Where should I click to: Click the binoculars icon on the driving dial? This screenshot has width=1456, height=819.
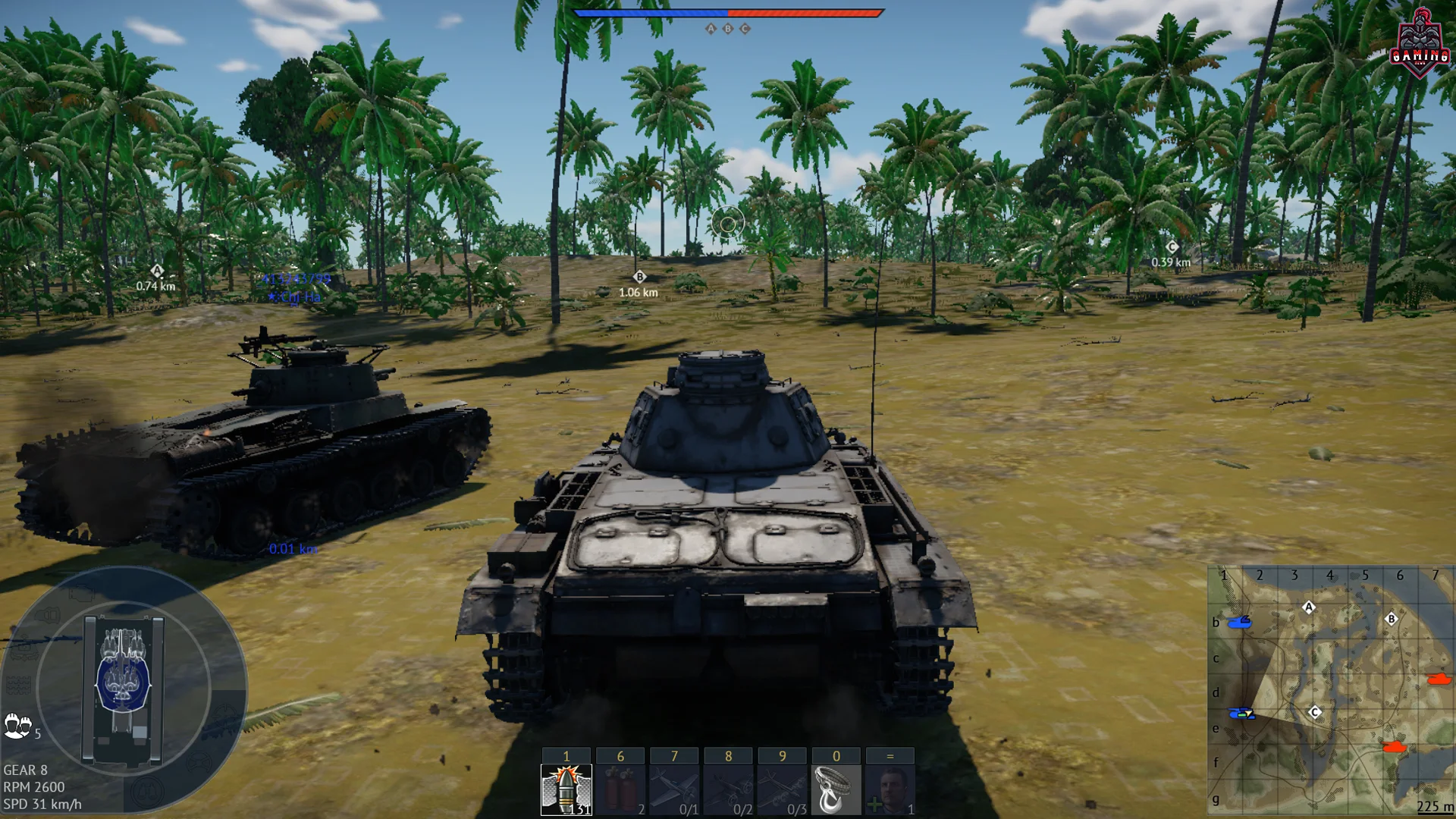point(148,793)
